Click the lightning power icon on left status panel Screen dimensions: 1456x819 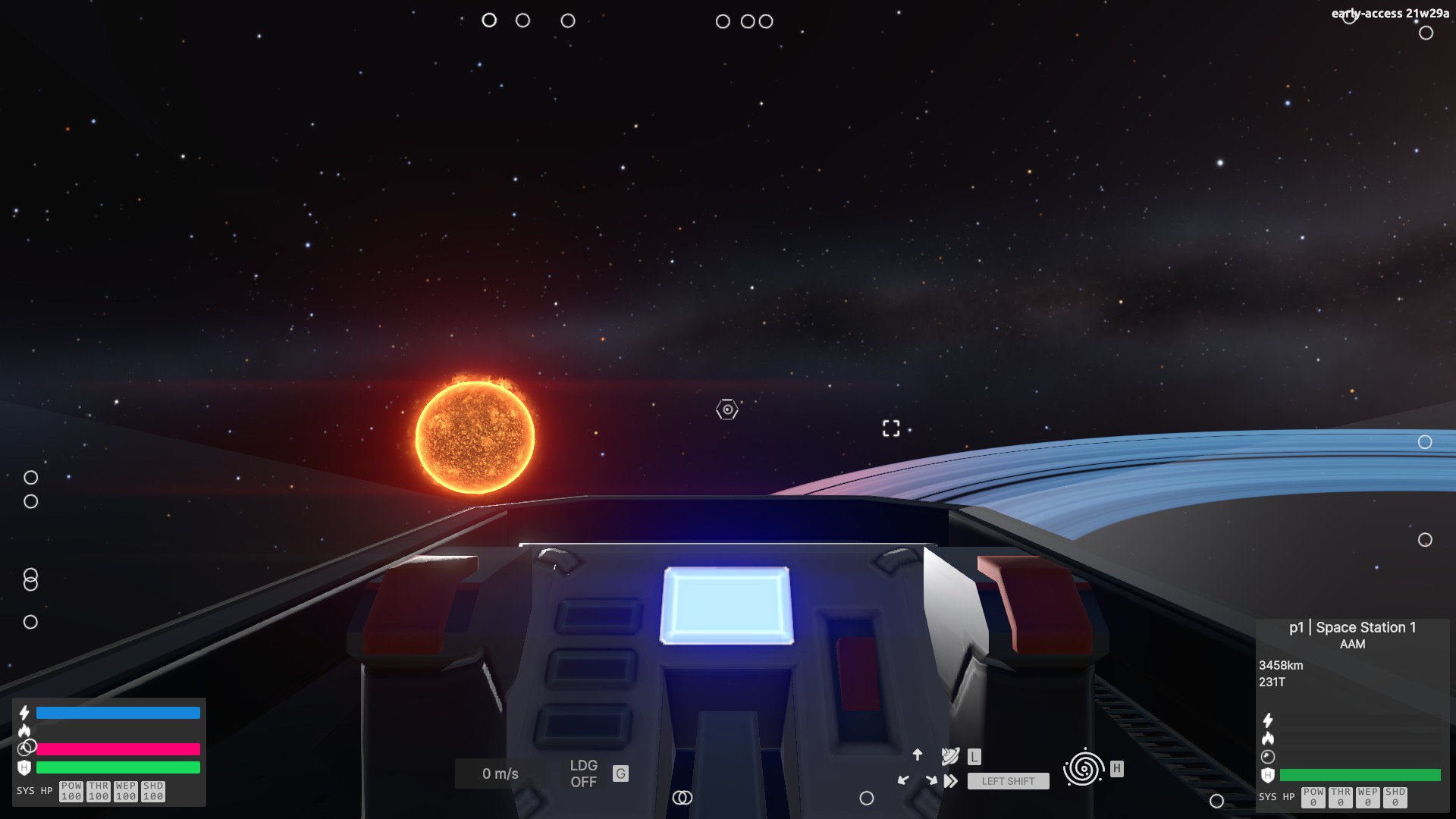pos(24,712)
